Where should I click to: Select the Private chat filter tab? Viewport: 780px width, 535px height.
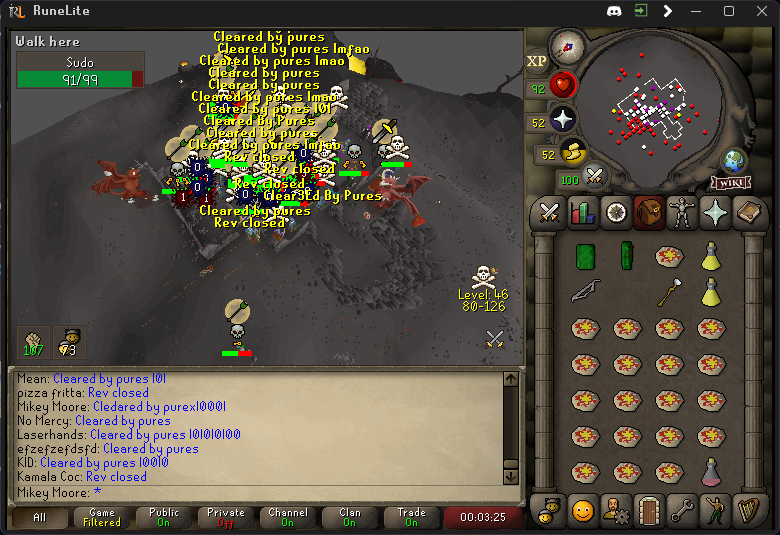tap(226, 517)
